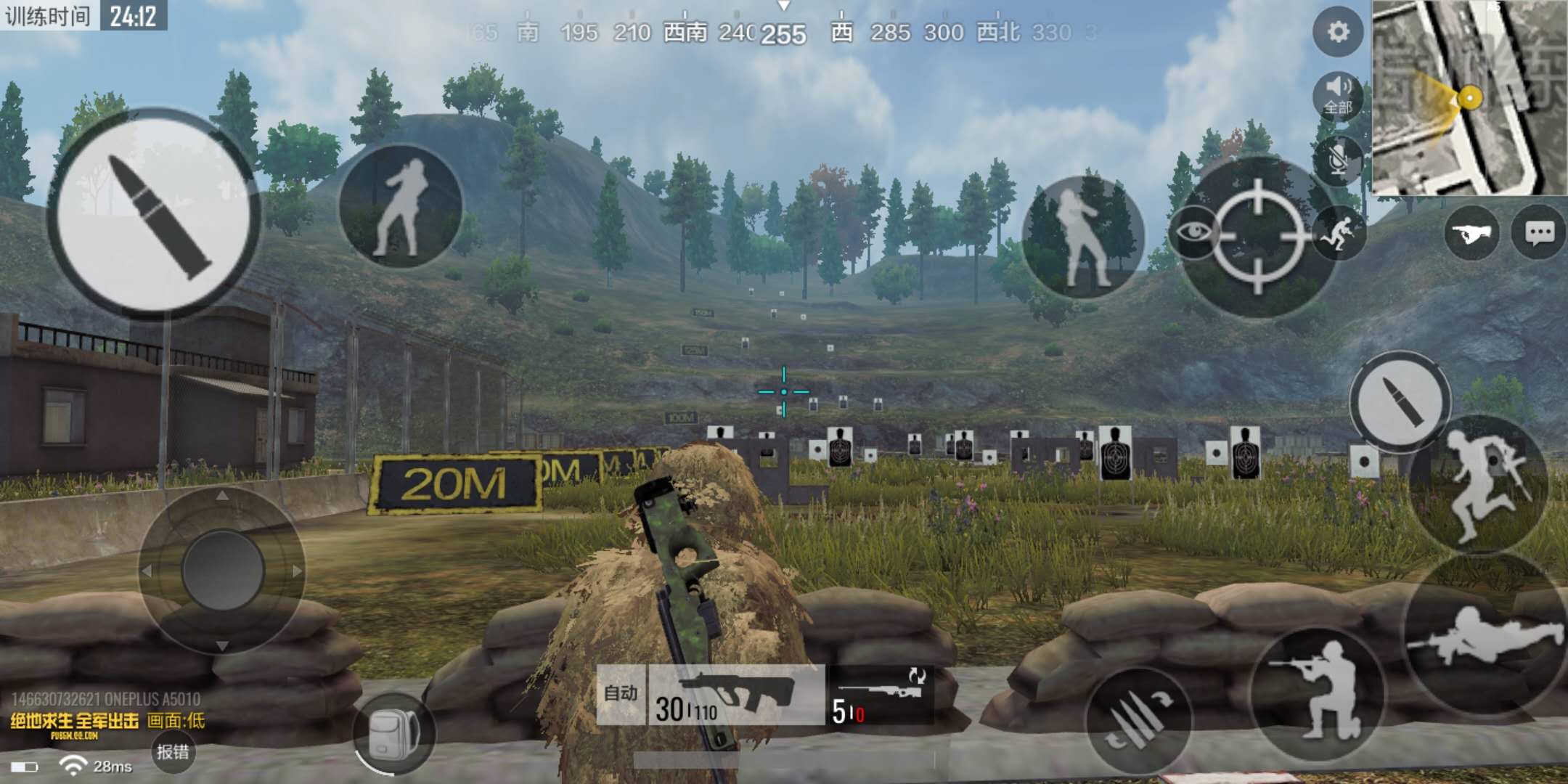Activate the lean-right peek button

pos(1082,237)
